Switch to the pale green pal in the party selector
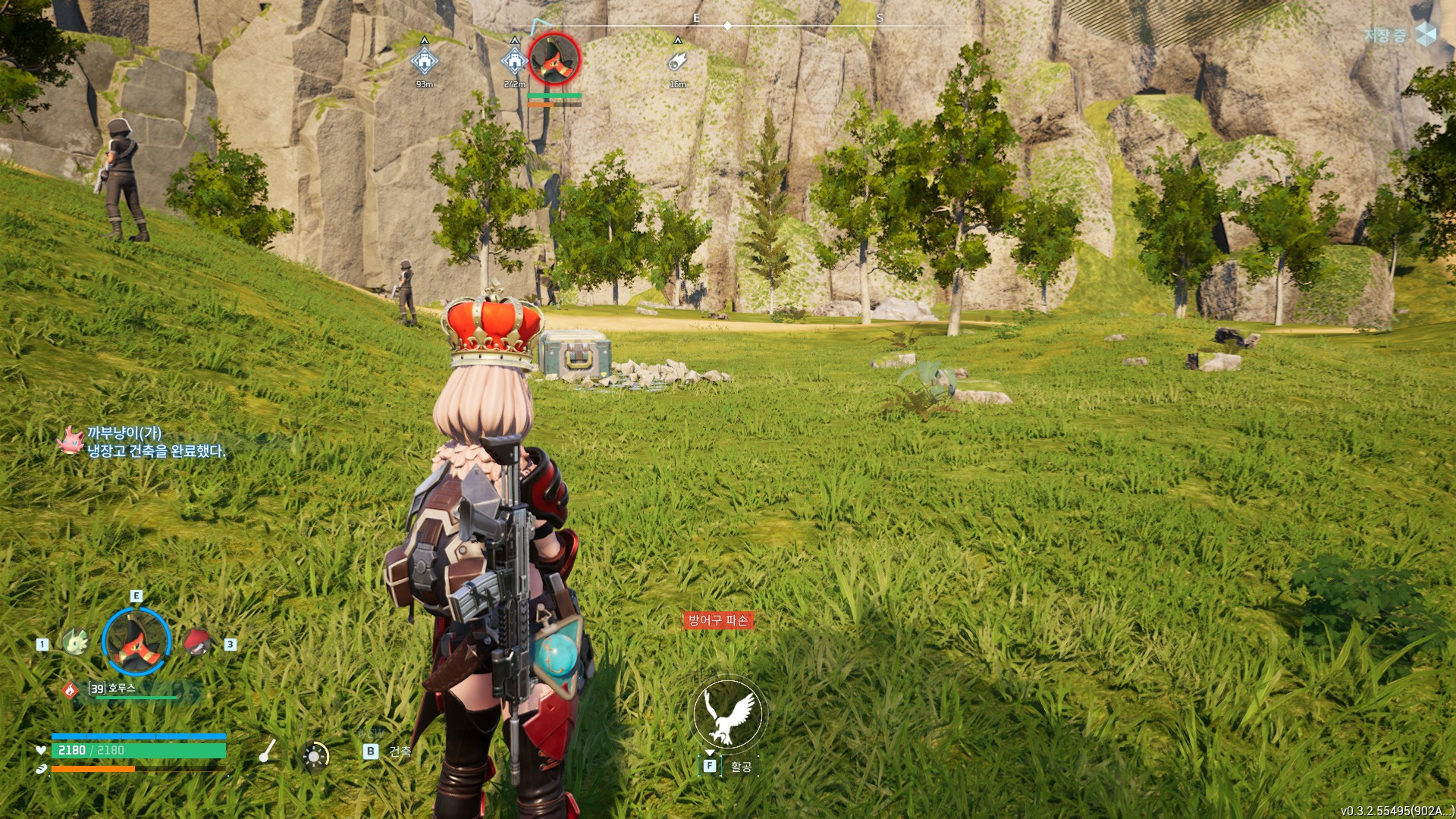Screen dimensions: 1456x819 click(x=75, y=642)
